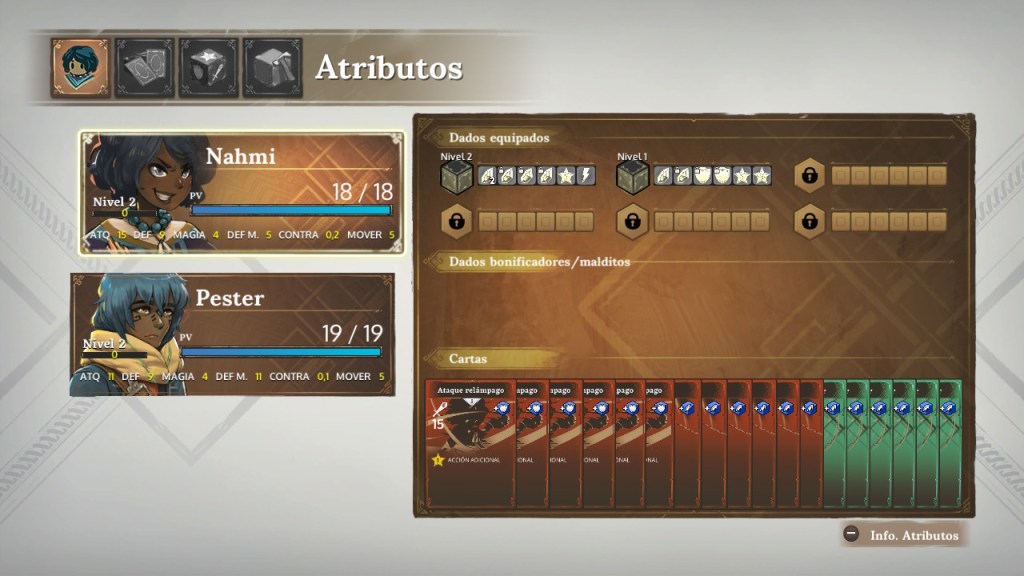Open the dice tab with star cube

point(208,67)
